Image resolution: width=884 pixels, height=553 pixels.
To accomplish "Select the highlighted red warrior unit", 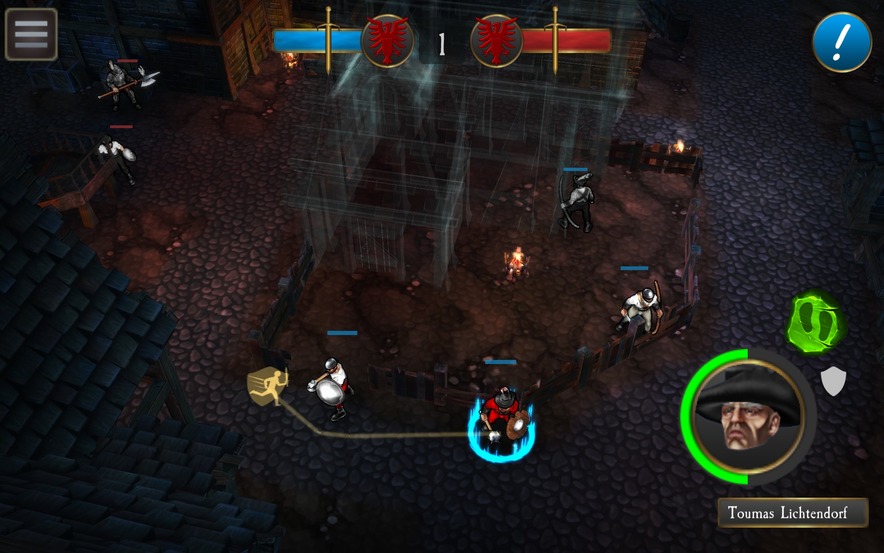I will 500,418.
